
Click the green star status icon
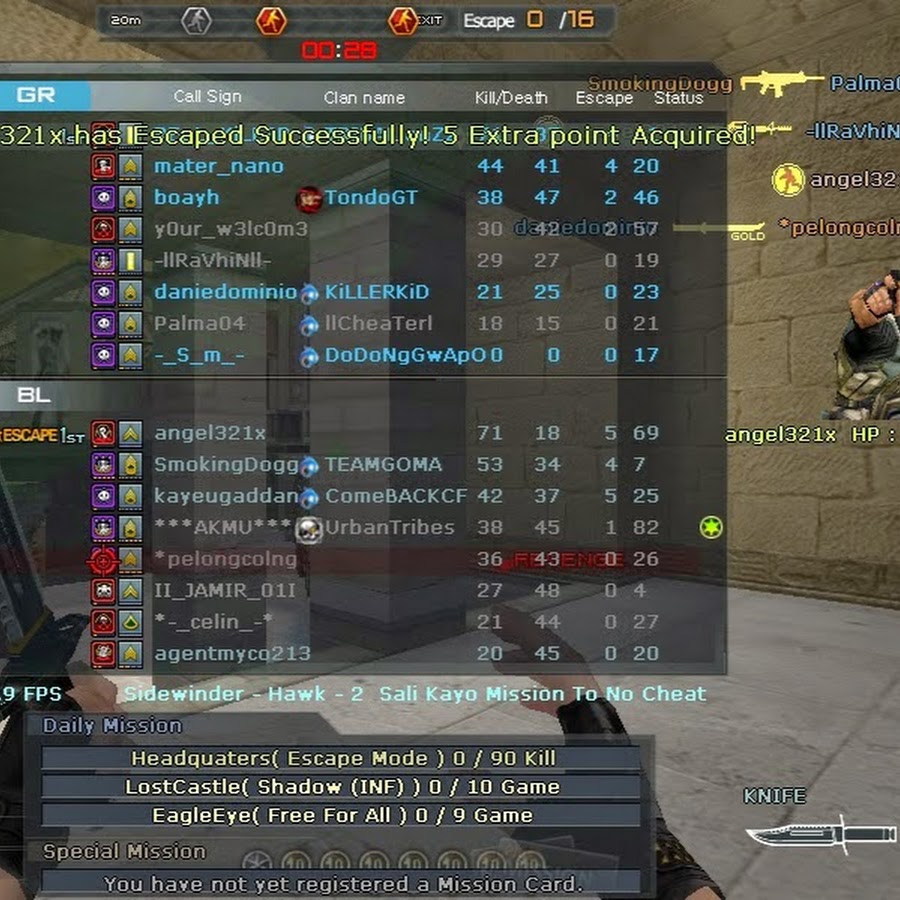tap(711, 527)
